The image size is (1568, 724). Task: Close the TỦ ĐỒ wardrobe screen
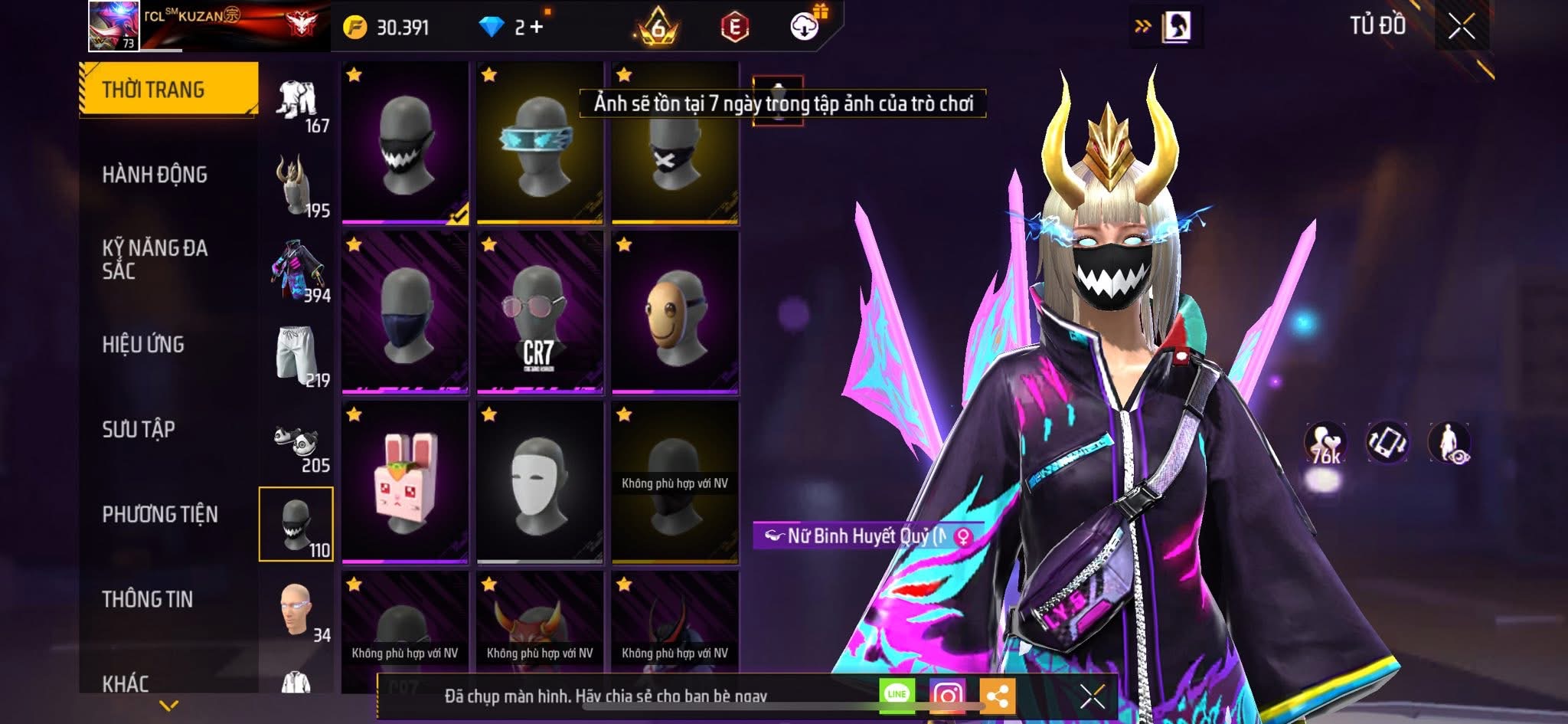pyautogui.click(x=1461, y=27)
